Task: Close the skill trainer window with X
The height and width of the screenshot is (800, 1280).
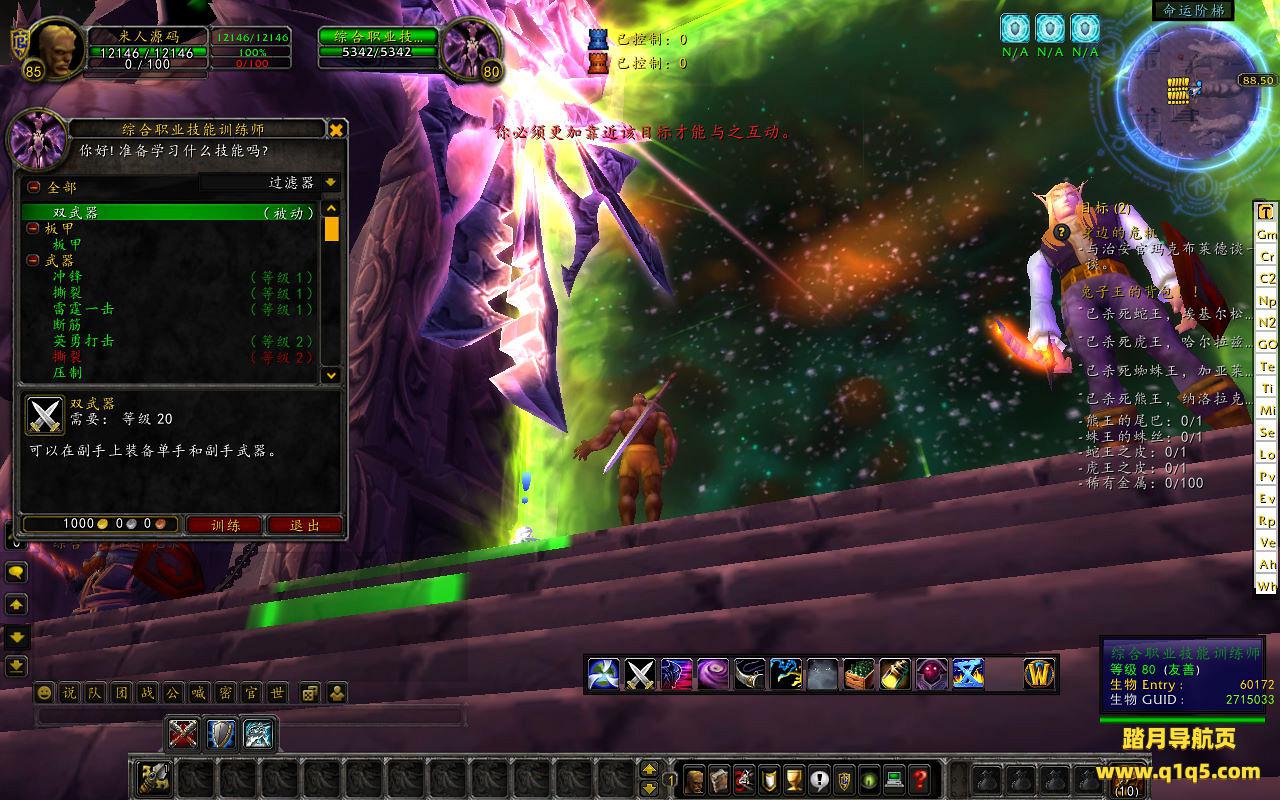Action: (337, 129)
